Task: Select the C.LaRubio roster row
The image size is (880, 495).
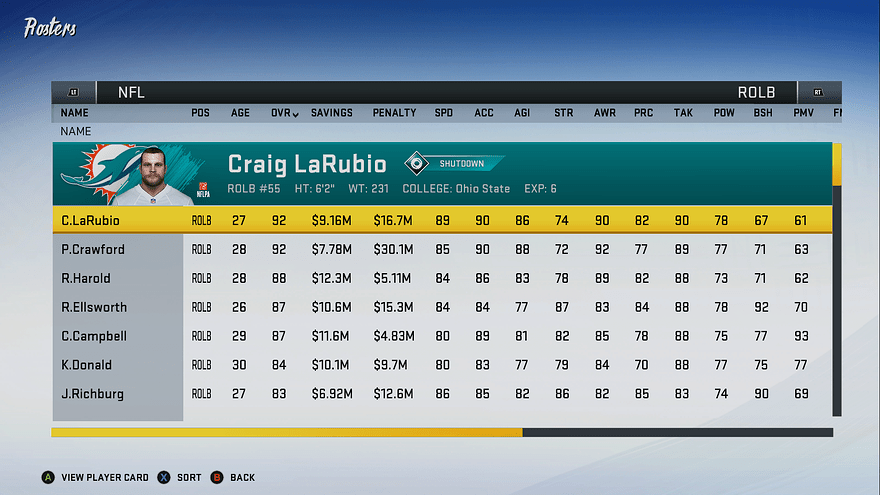Action: pos(440,220)
